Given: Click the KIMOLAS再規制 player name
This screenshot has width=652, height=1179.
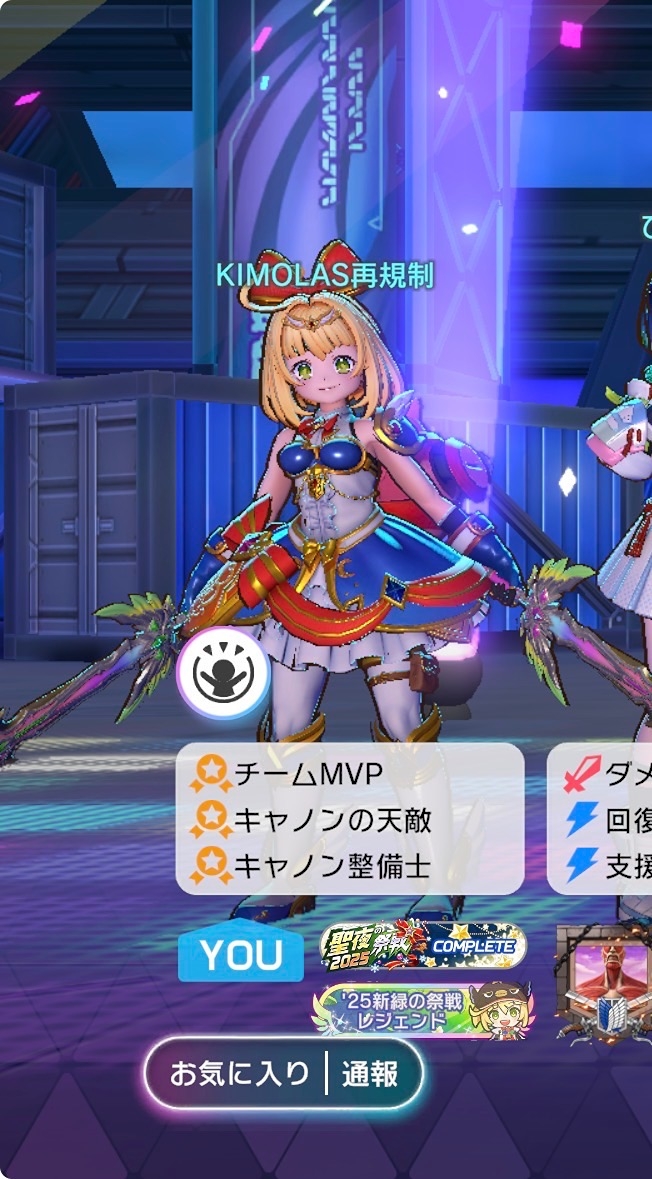Looking at the screenshot, I should 325,273.
